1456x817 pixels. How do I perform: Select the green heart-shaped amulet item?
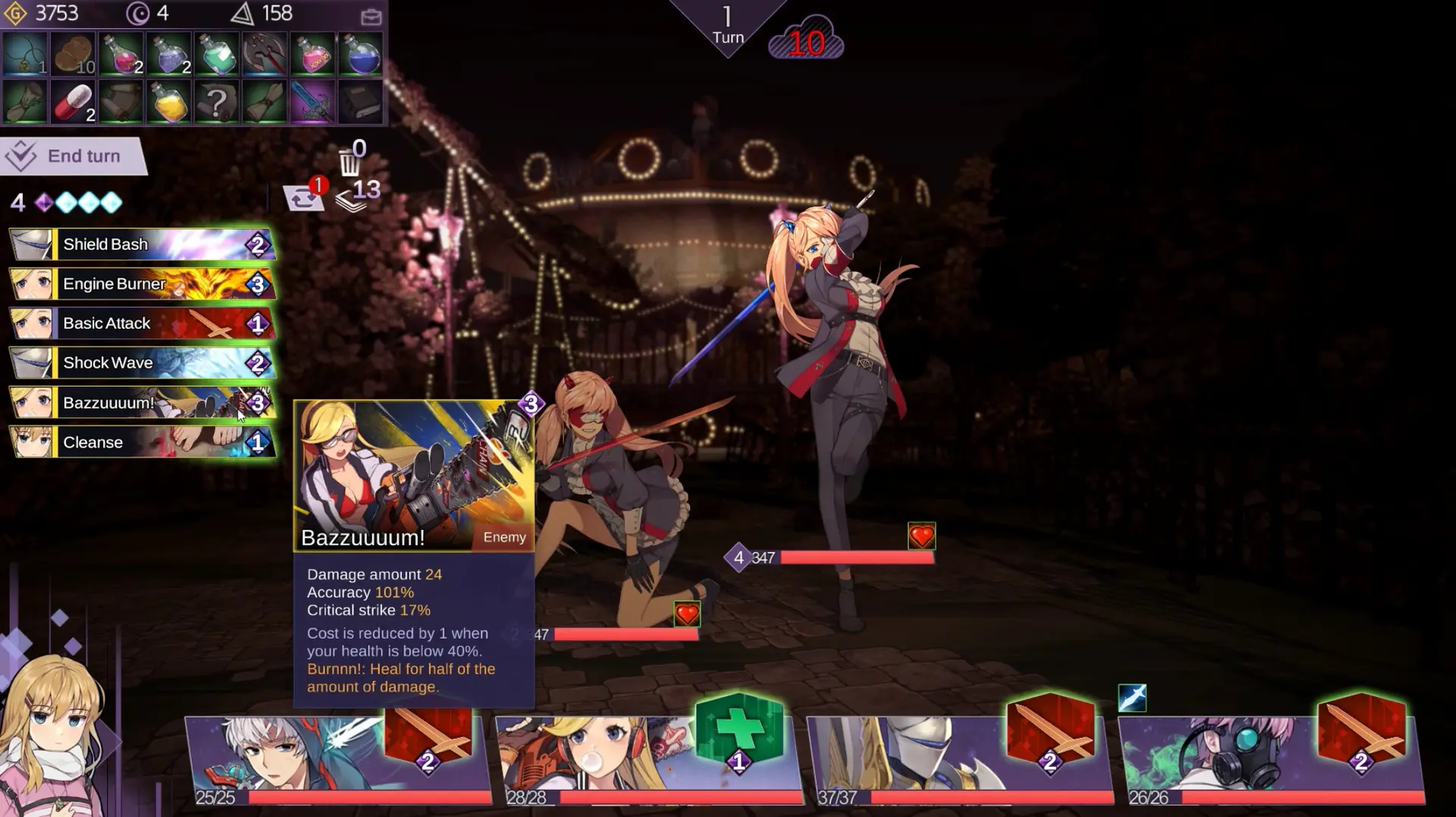pos(27,53)
